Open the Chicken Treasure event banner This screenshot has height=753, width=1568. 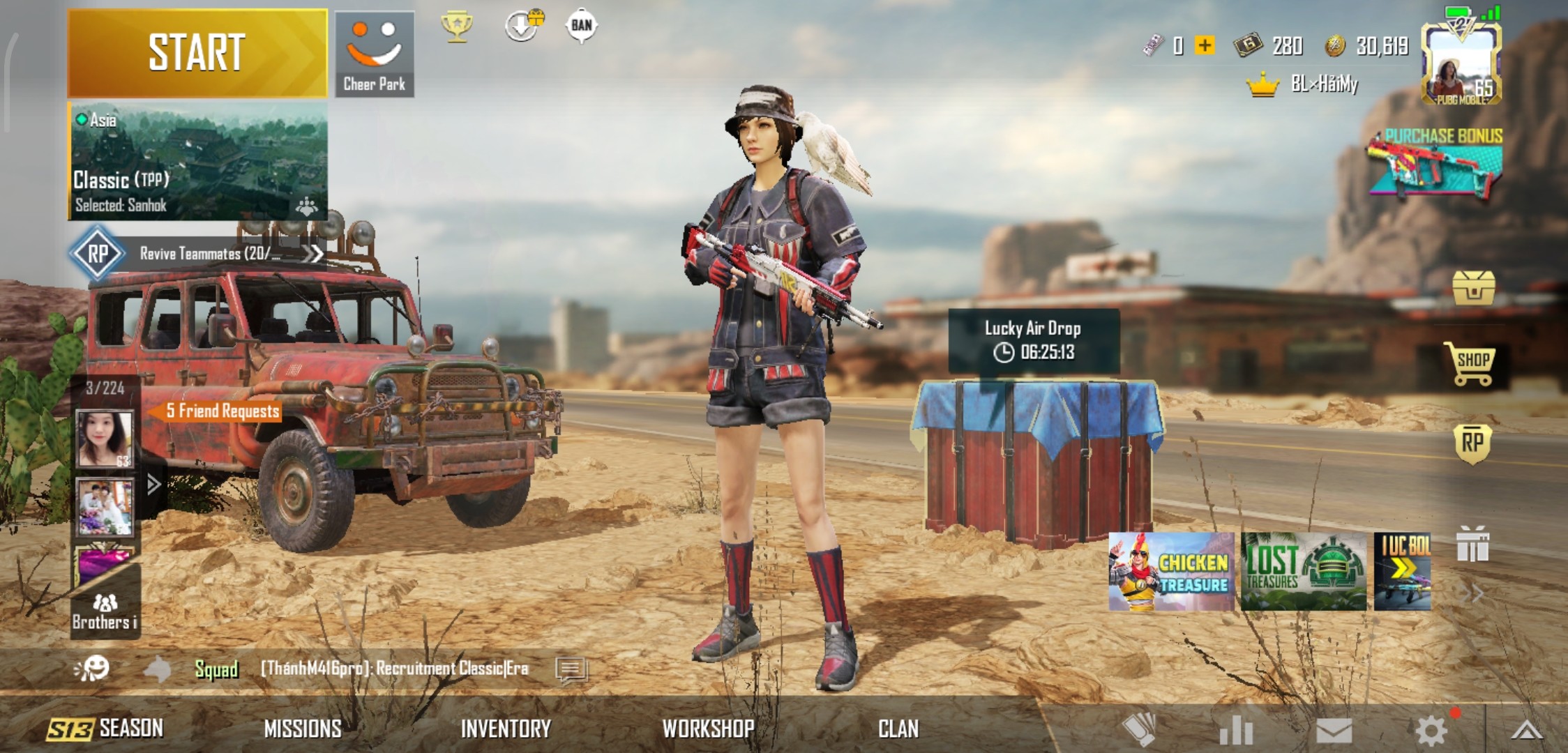(x=1171, y=572)
